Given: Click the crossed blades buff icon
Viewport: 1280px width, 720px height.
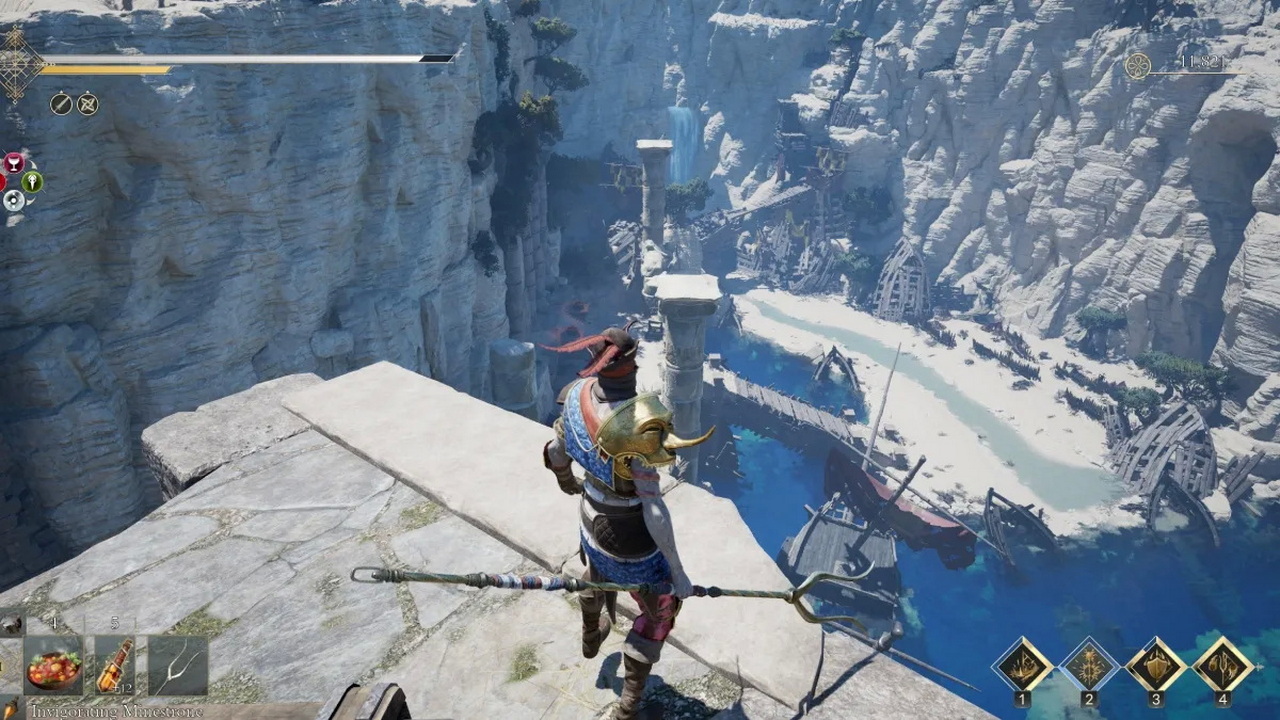Looking at the screenshot, I should (x=88, y=103).
